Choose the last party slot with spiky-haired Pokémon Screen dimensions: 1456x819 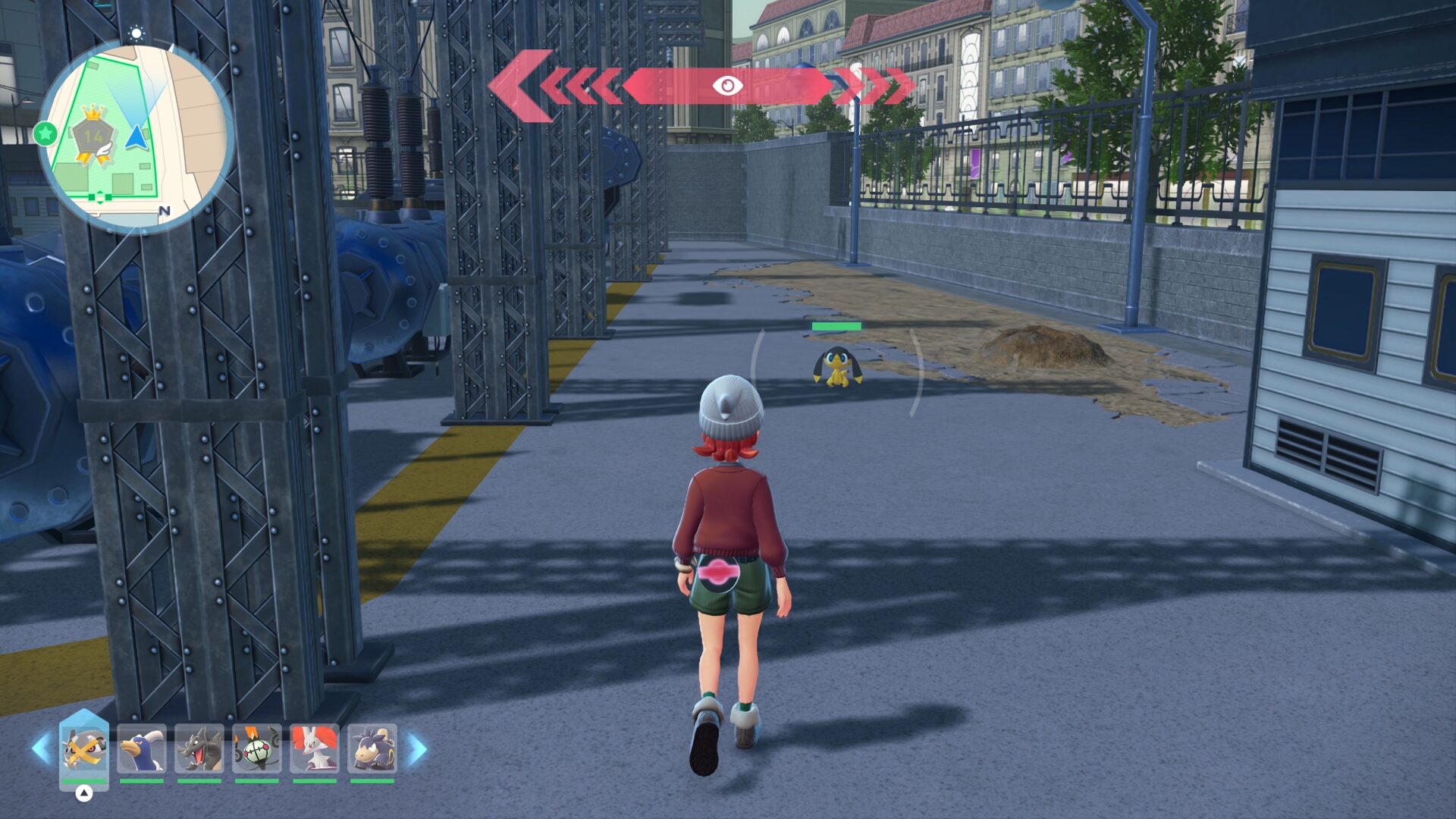[372, 749]
